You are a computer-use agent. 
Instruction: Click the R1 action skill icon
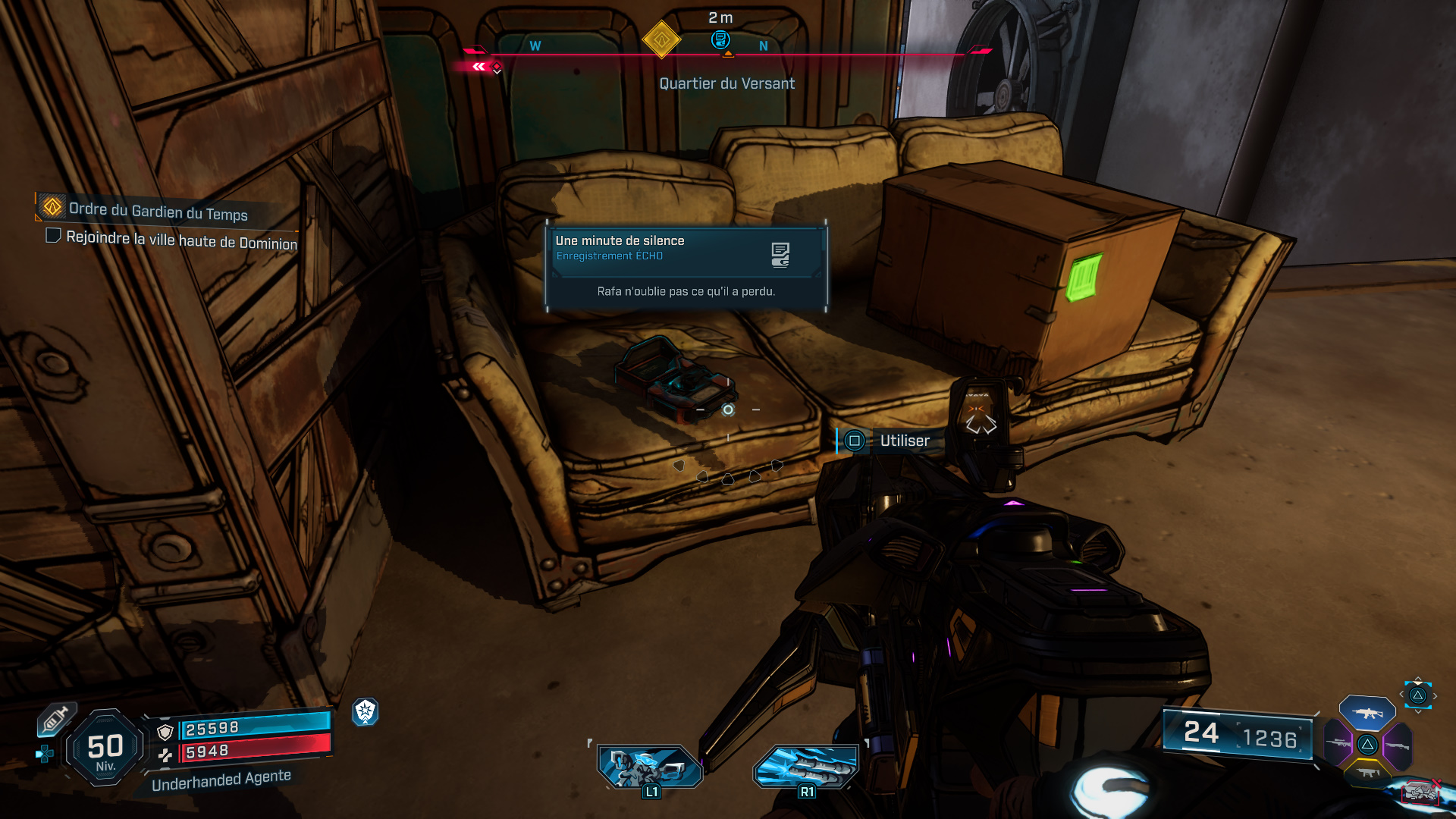[806, 767]
